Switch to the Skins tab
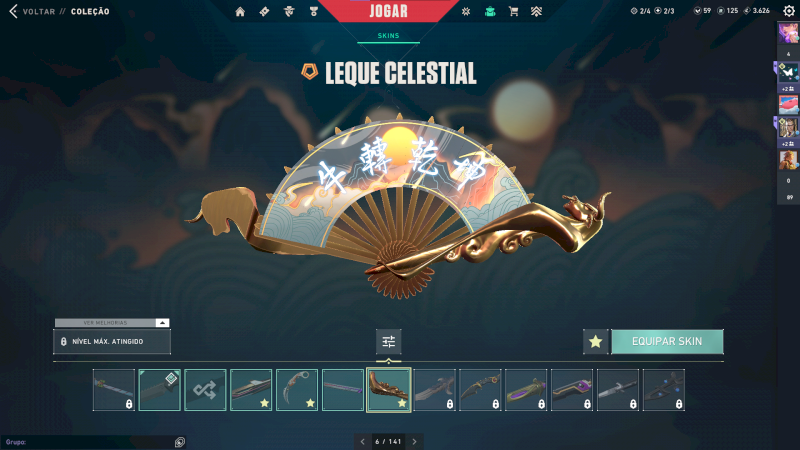The image size is (800, 450). pos(388,35)
